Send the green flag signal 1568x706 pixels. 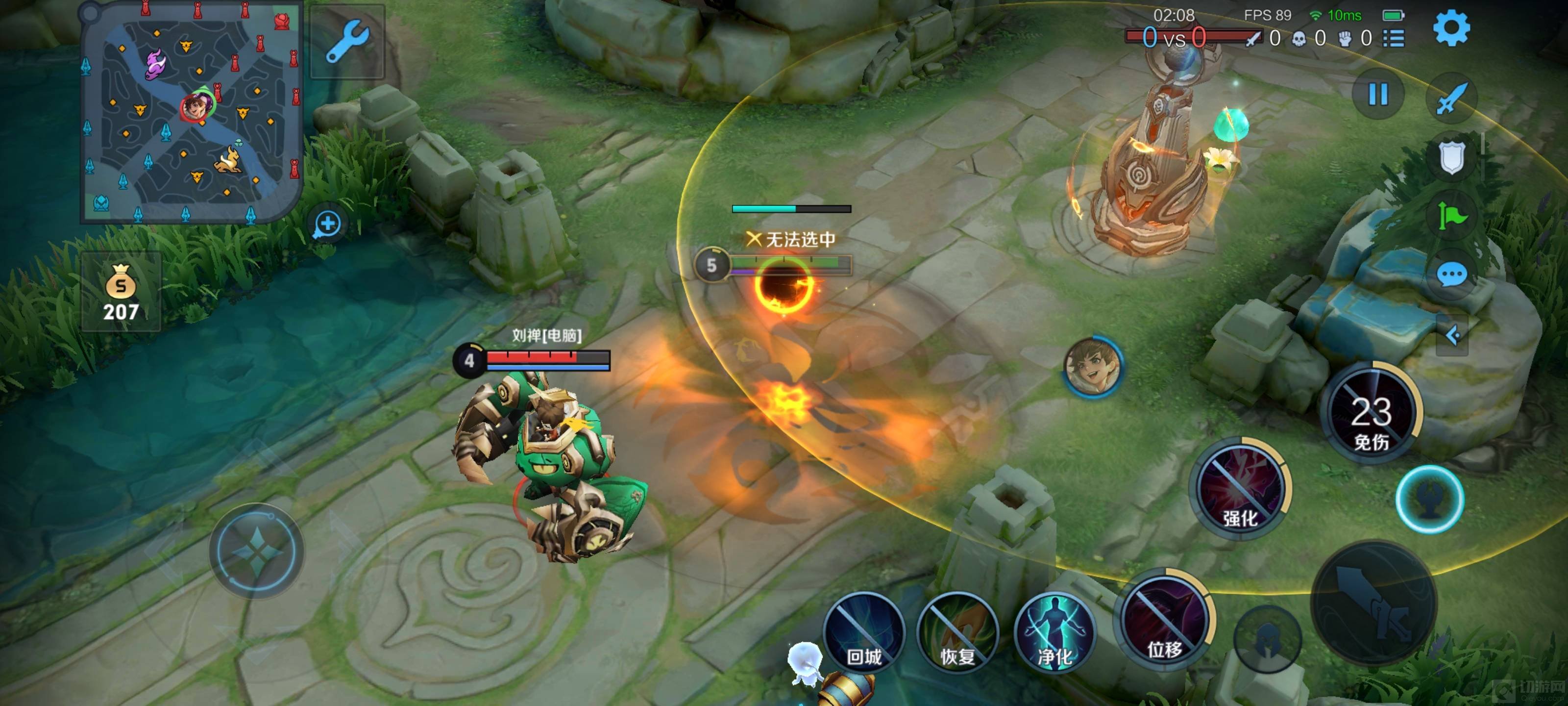click(1452, 216)
